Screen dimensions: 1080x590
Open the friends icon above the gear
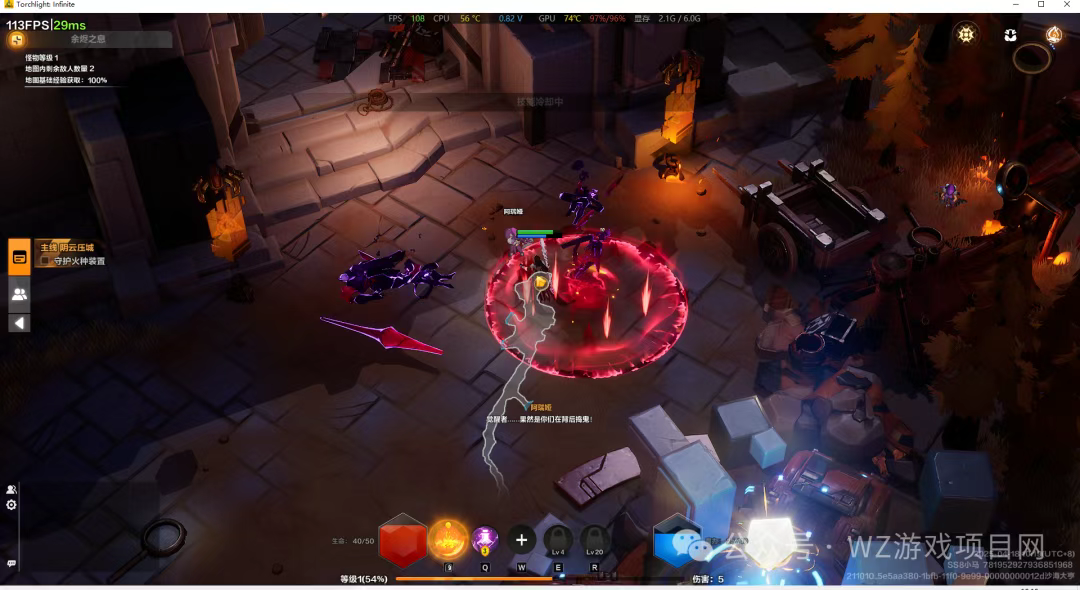tap(12, 490)
